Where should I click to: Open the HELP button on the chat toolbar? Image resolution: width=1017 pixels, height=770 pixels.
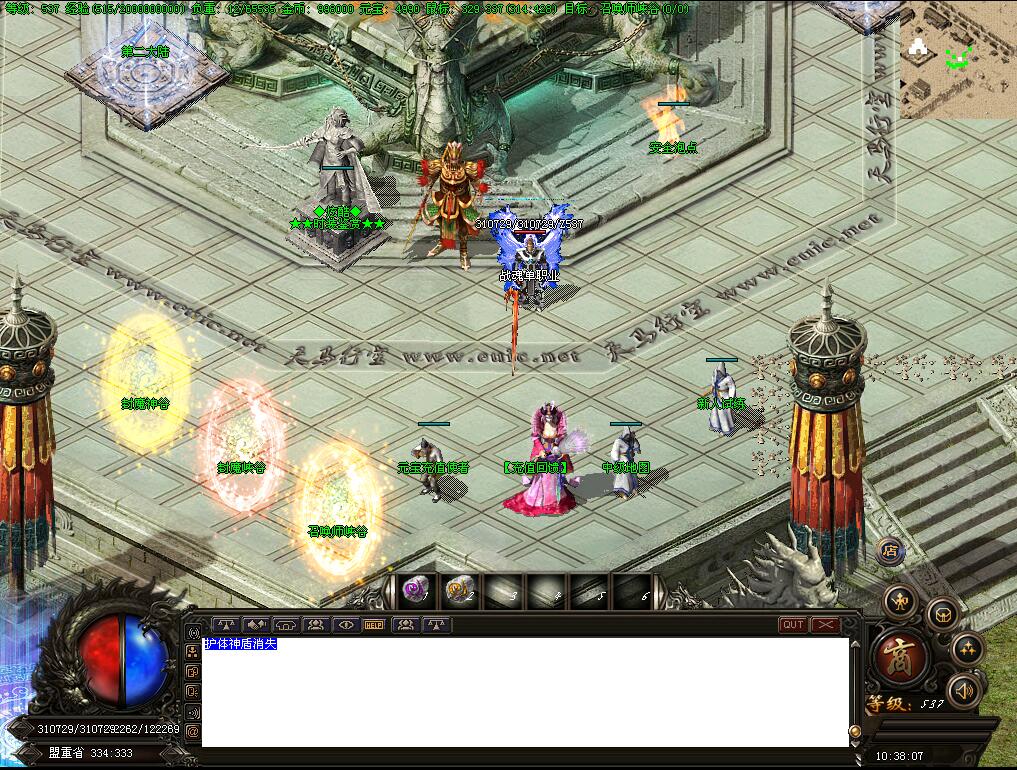click(374, 625)
